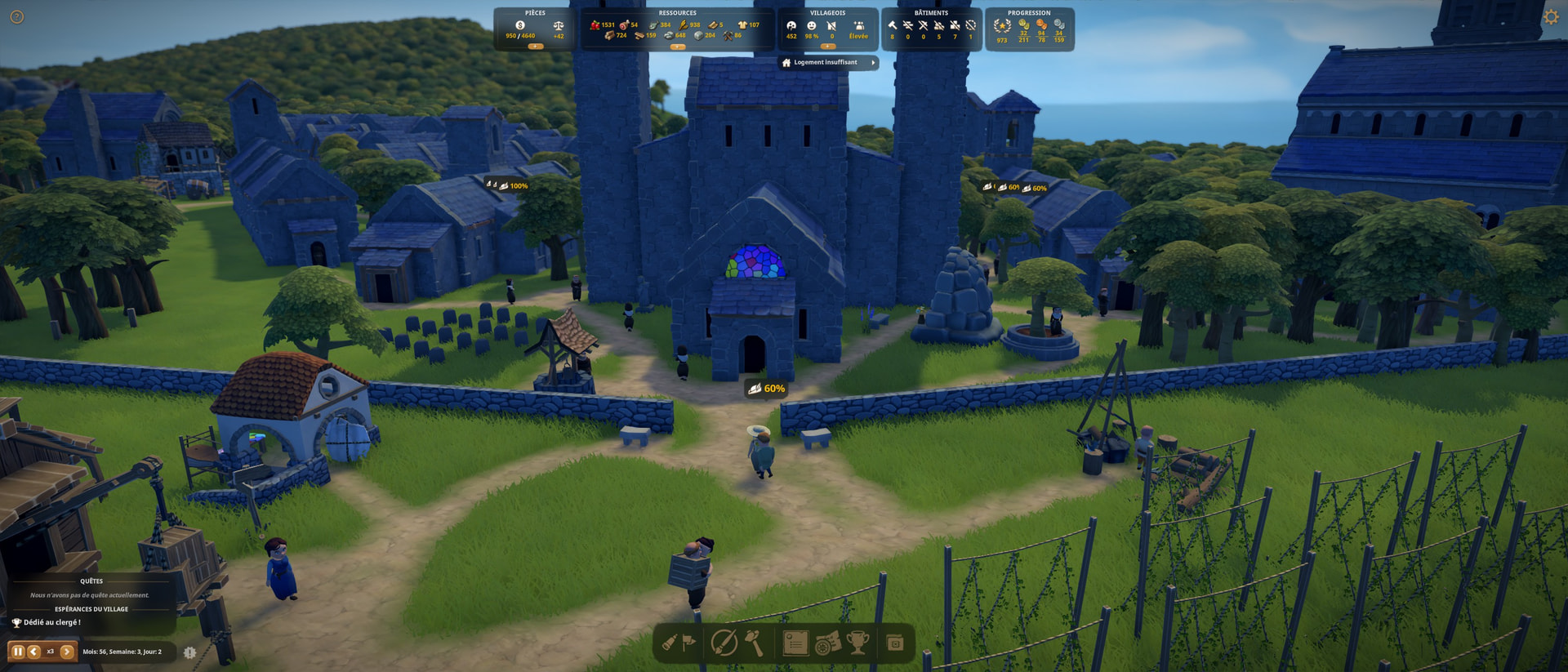Viewport: 1568px width, 672px height.
Task: Expand the Pièces panel with its plus button
Action: (535, 47)
